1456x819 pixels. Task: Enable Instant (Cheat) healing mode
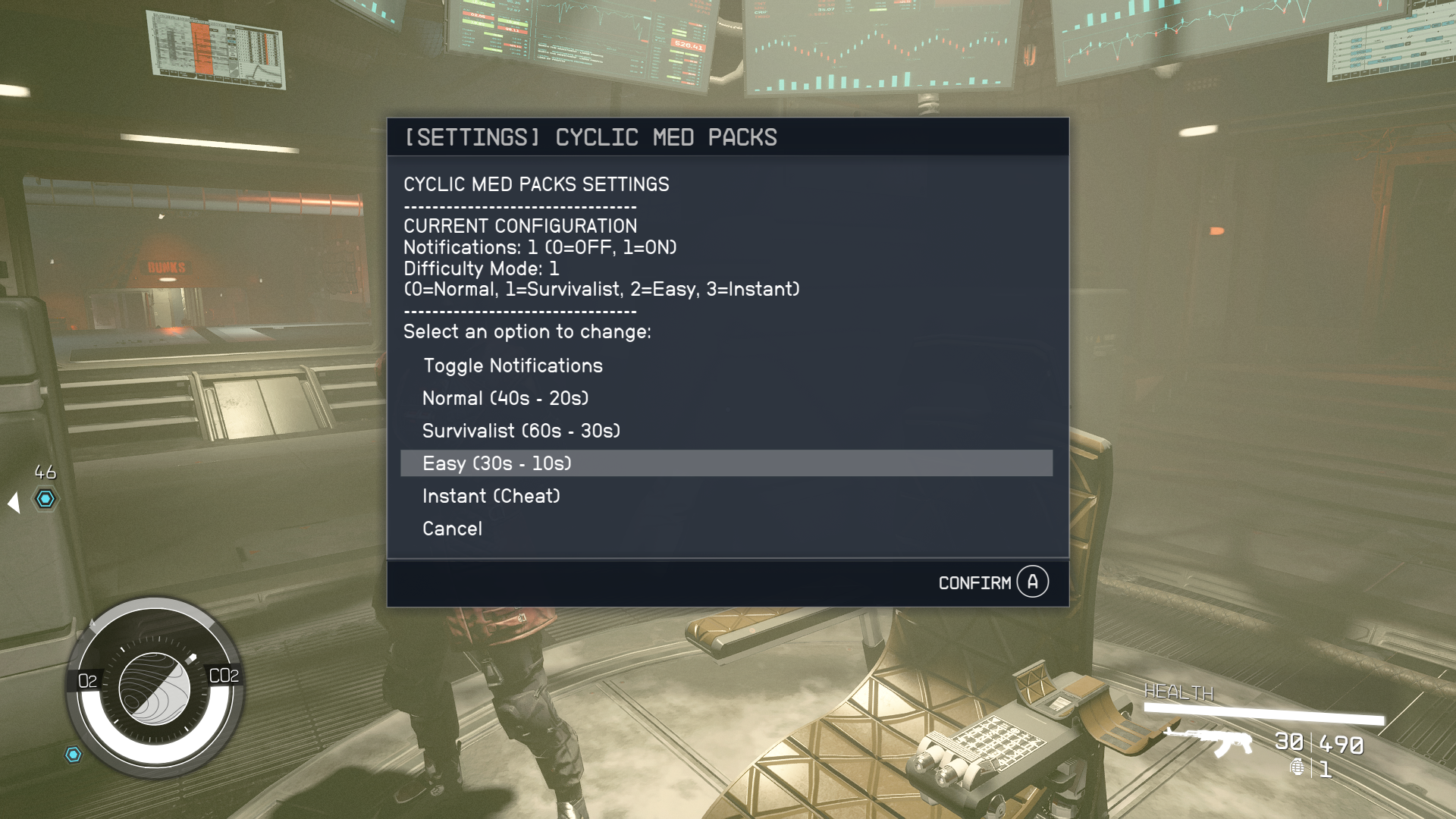pos(491,496)
